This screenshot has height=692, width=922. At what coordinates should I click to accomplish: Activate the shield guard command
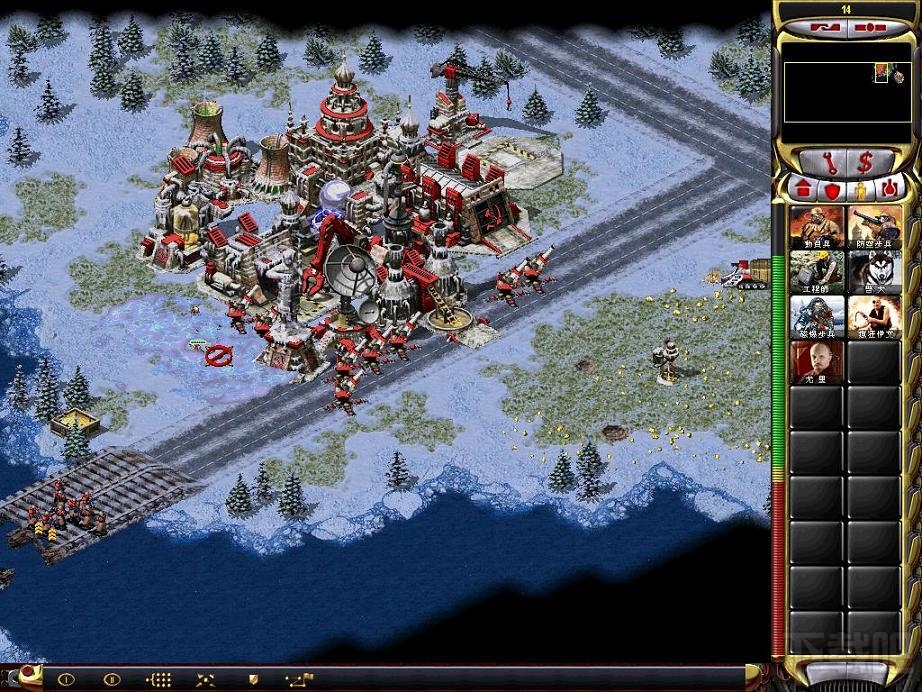click(253, 679)
